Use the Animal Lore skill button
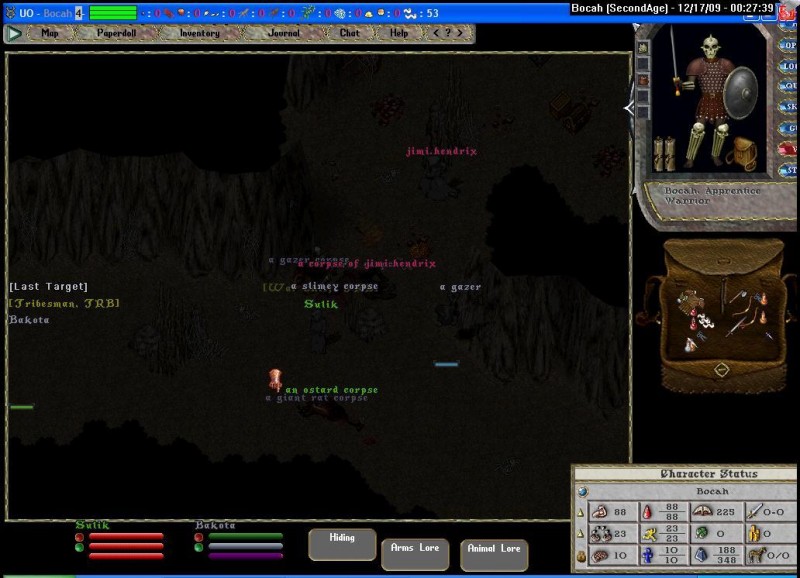 pos(494,554)
